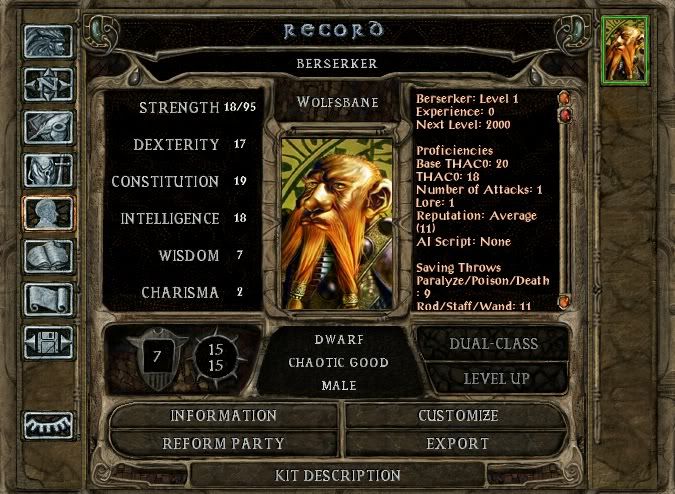The height and width of the screenshot is (494, 675).
Task: Open the area map compass icon
Action: 48,85
